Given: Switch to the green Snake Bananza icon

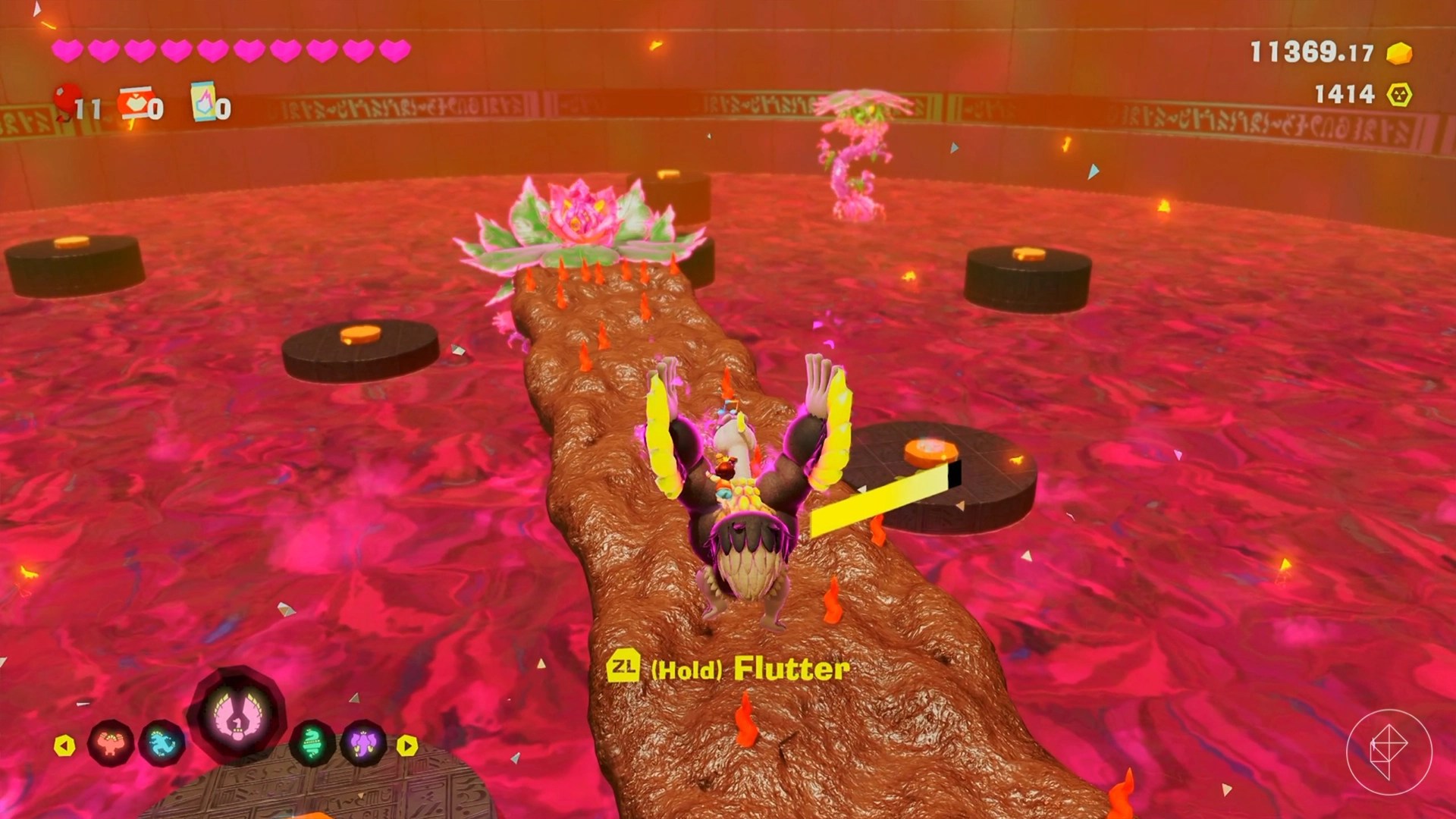Looking at the screenshot, I should click(313, 743).
